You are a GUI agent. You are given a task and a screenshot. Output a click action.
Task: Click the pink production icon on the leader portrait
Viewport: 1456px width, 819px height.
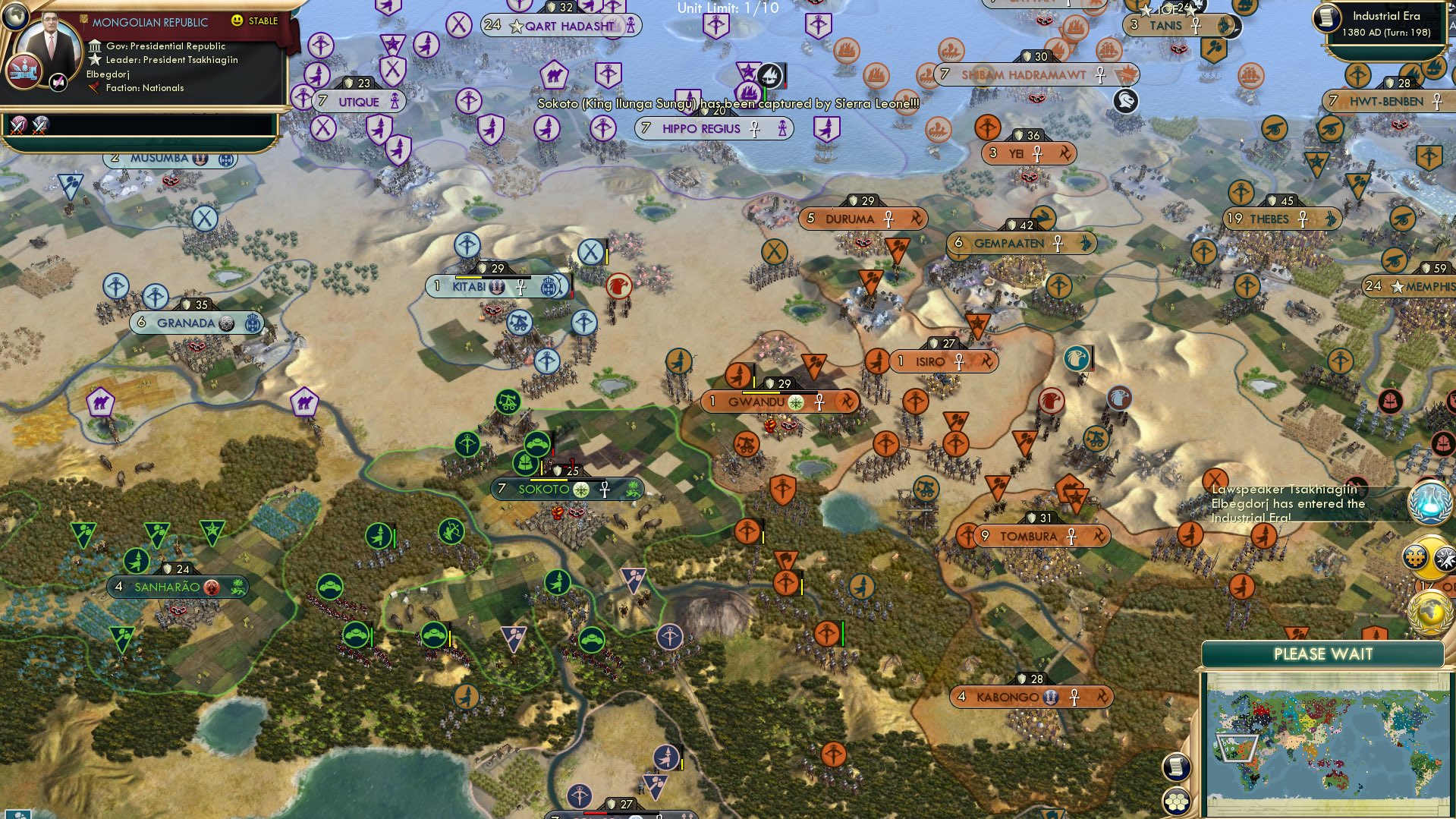tap(58, 82)
